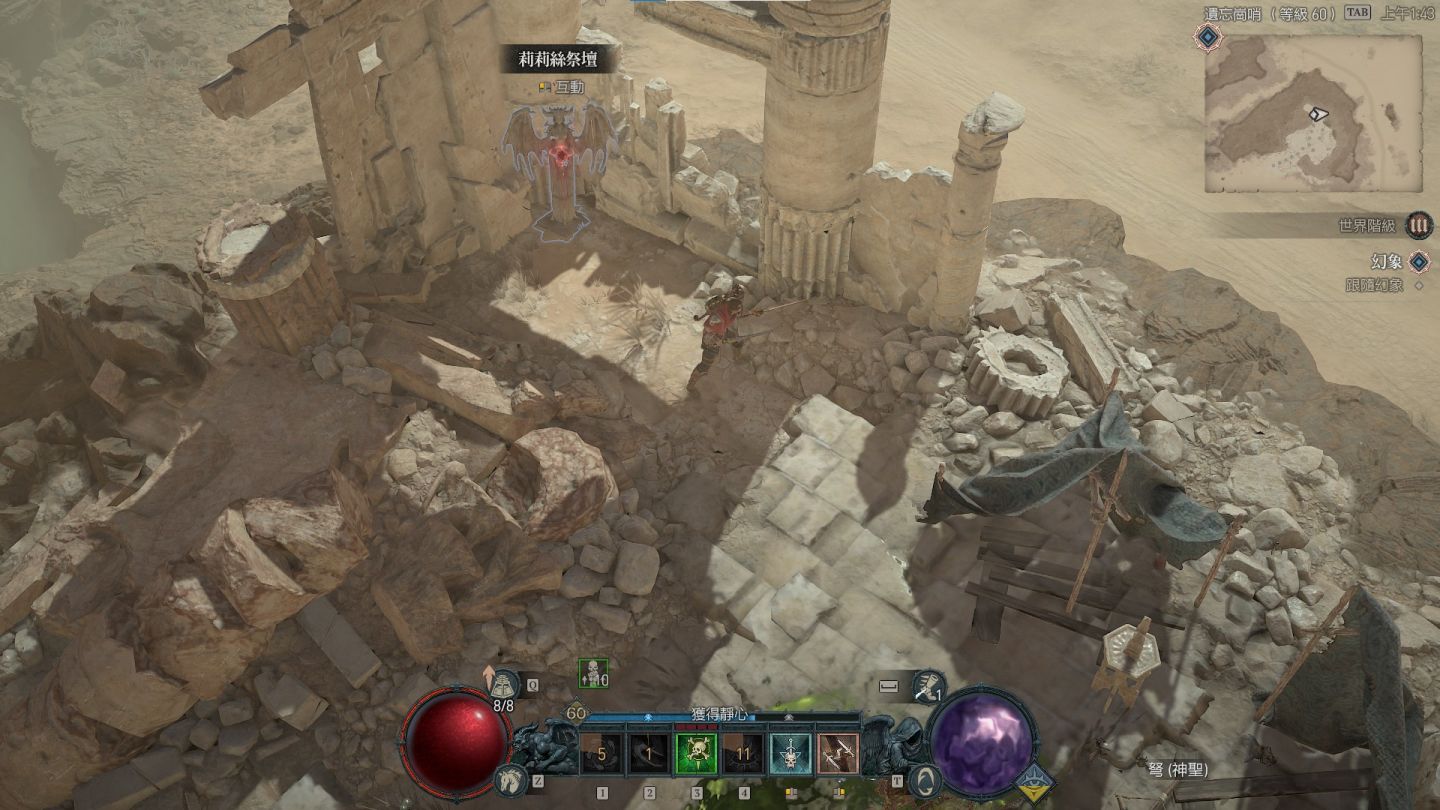Image resolution: width=1440 pixels, height=810 pixels.
Task: Click the 世界階級 world tier III icon
Action: click(x=1418, y=225)
